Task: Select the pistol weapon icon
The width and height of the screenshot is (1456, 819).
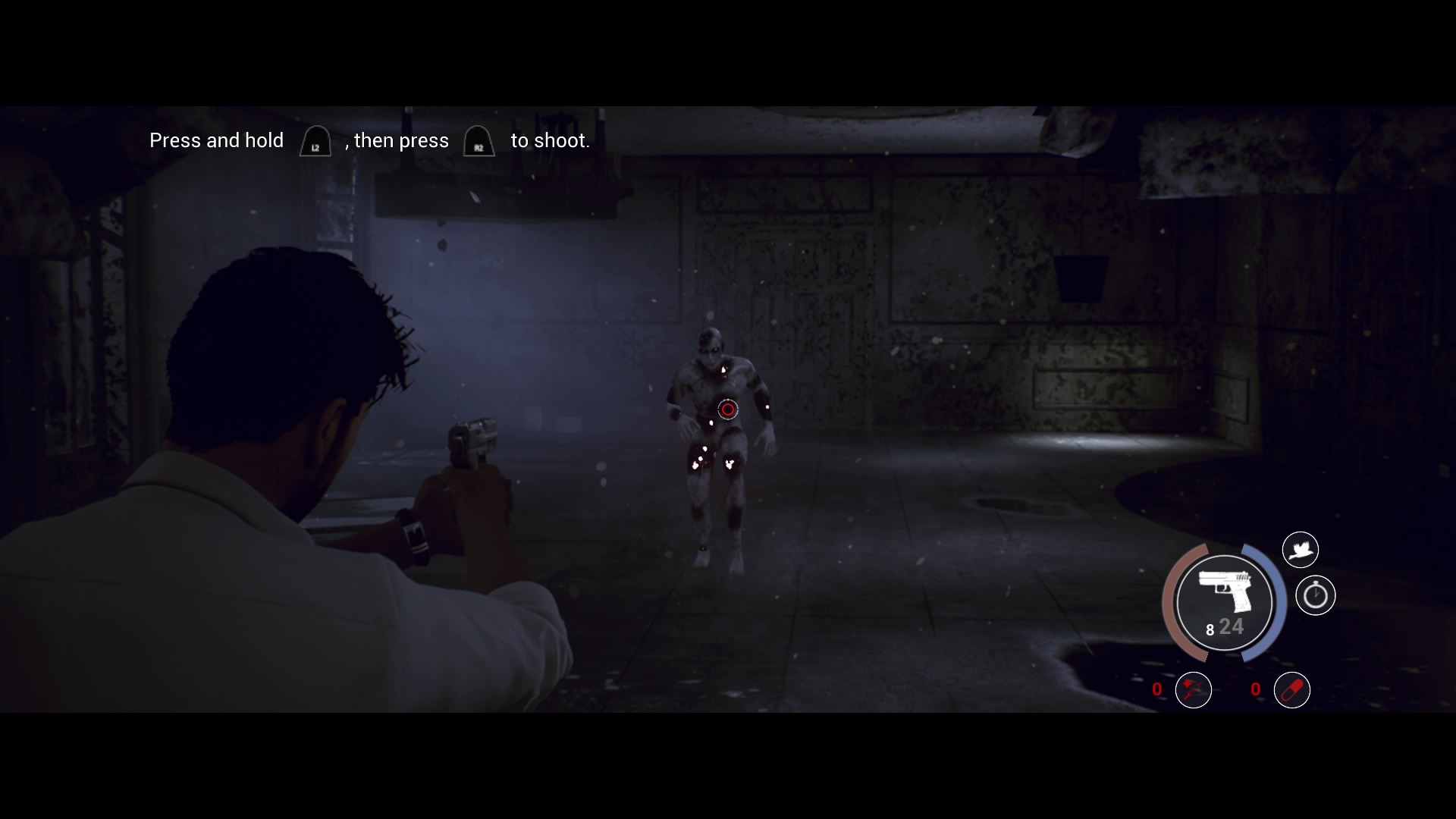Action: (1224, 593)
